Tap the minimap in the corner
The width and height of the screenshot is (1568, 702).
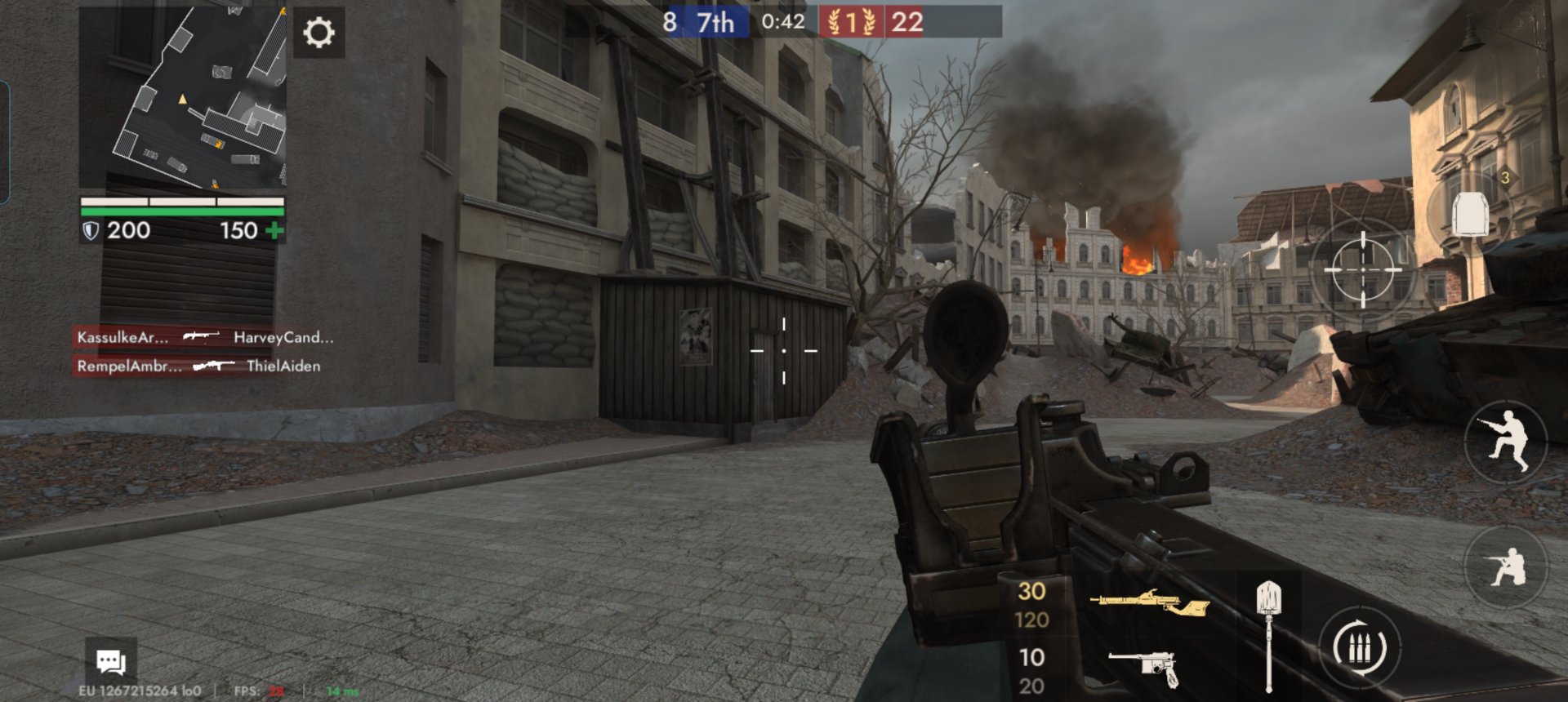click(x=182, y=97)
